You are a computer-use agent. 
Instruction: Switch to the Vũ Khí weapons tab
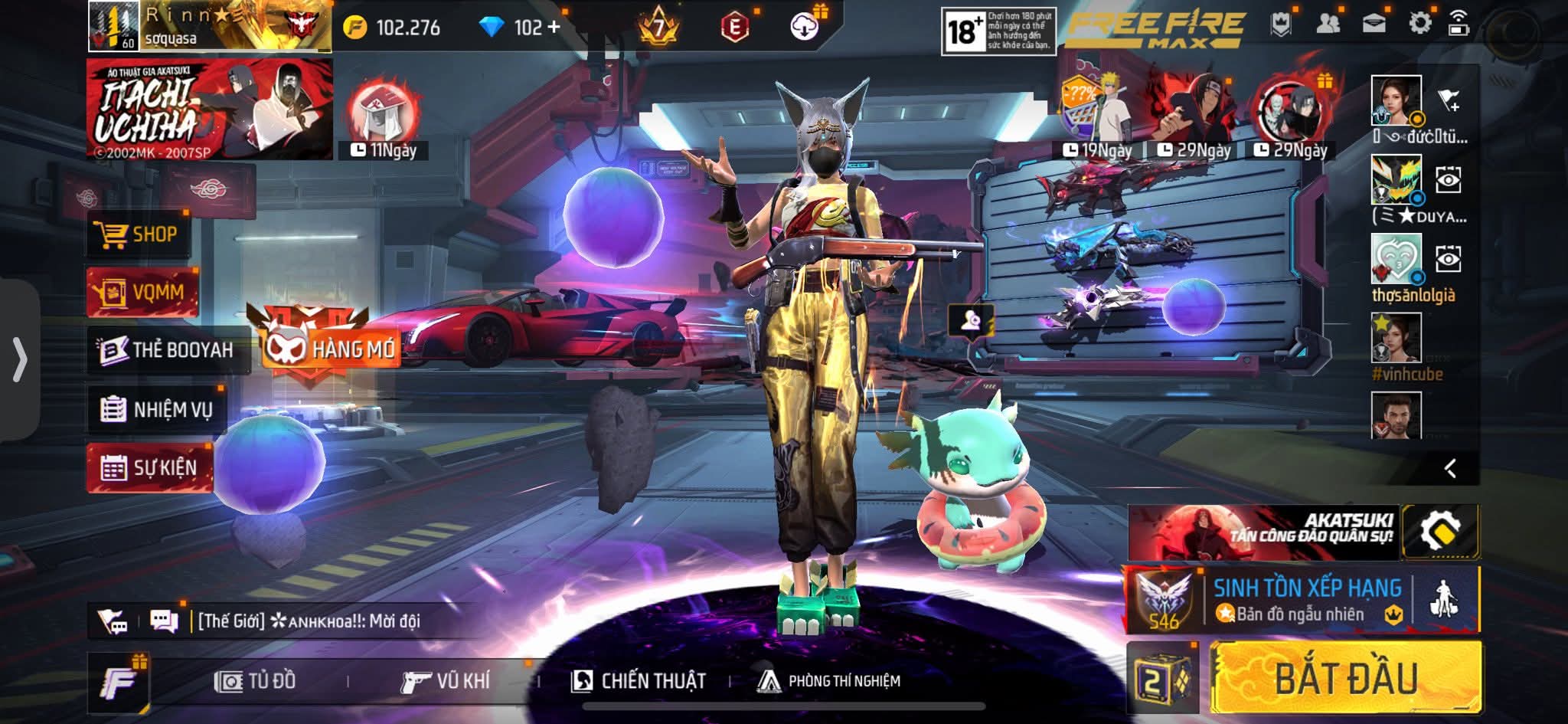tap(446, 681)
